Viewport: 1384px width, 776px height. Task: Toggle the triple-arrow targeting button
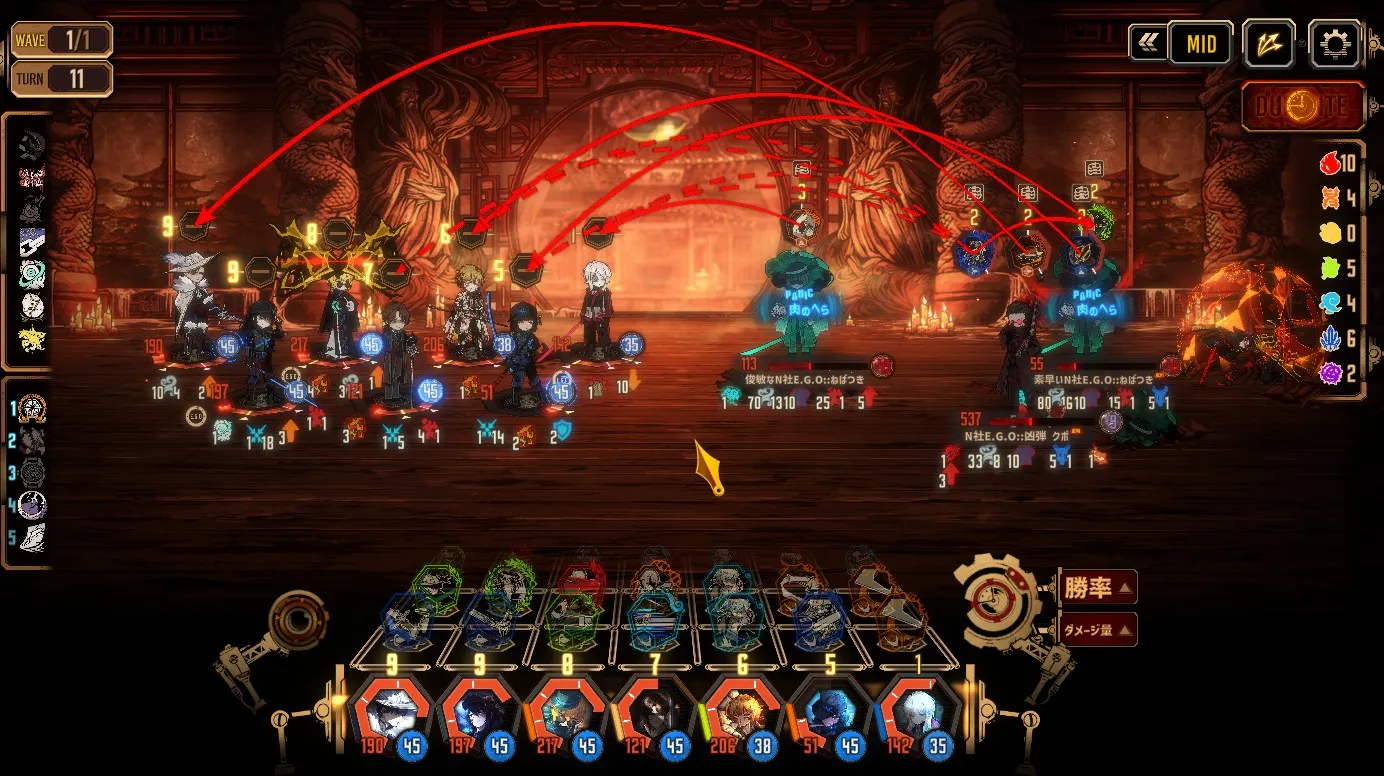coord(1268,45)
